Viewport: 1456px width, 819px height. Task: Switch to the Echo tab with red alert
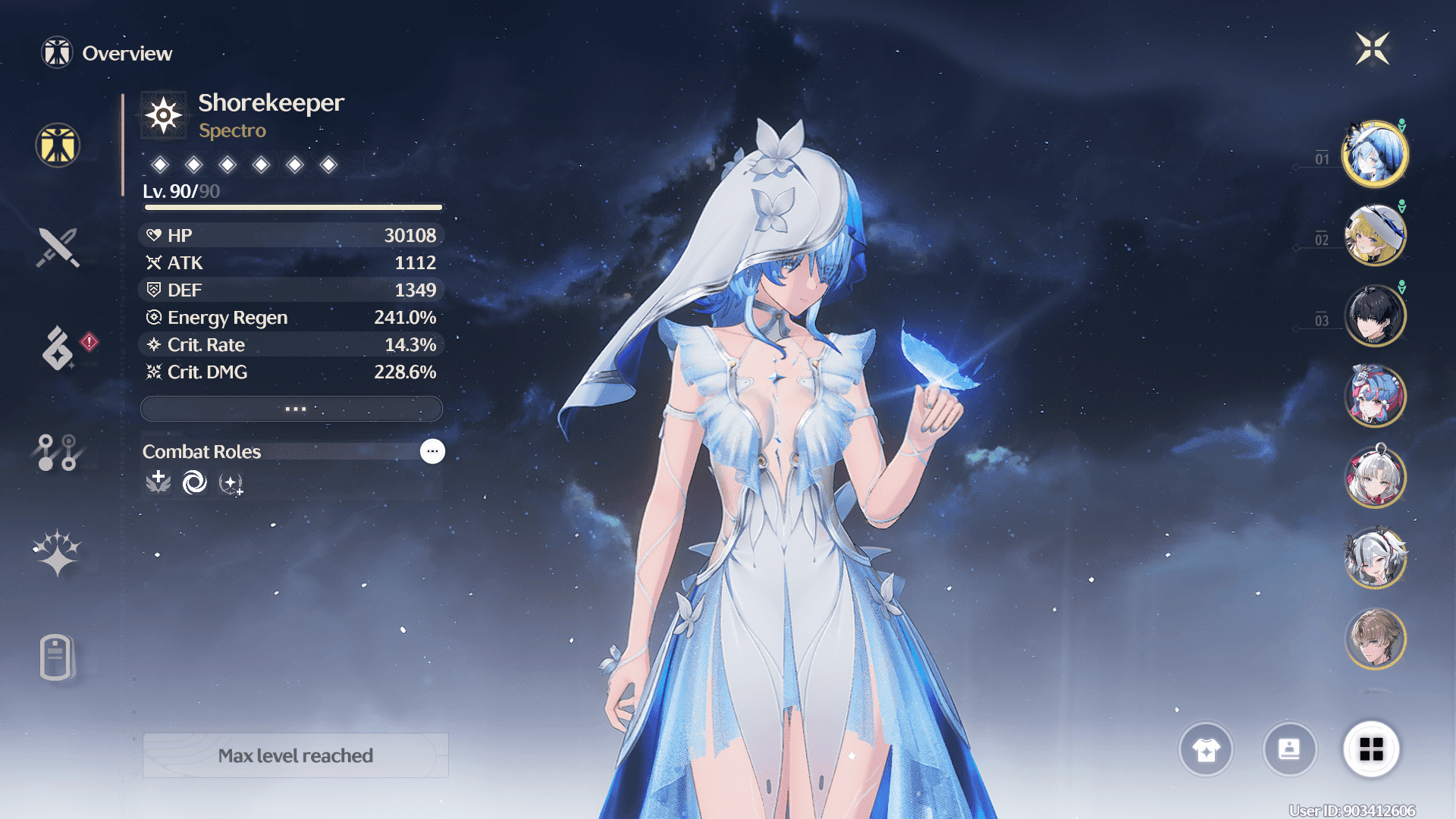point(58,348)
